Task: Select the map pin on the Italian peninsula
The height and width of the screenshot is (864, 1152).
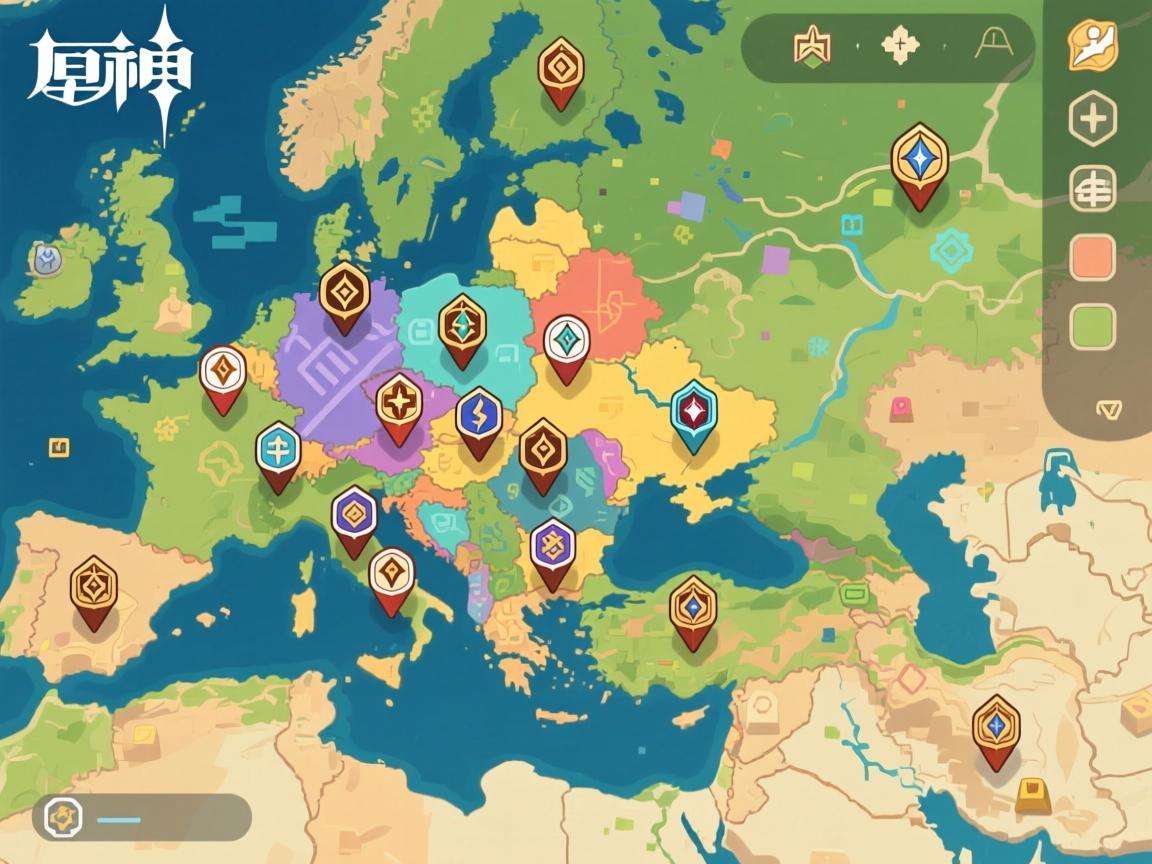Action: pos(391,577)
